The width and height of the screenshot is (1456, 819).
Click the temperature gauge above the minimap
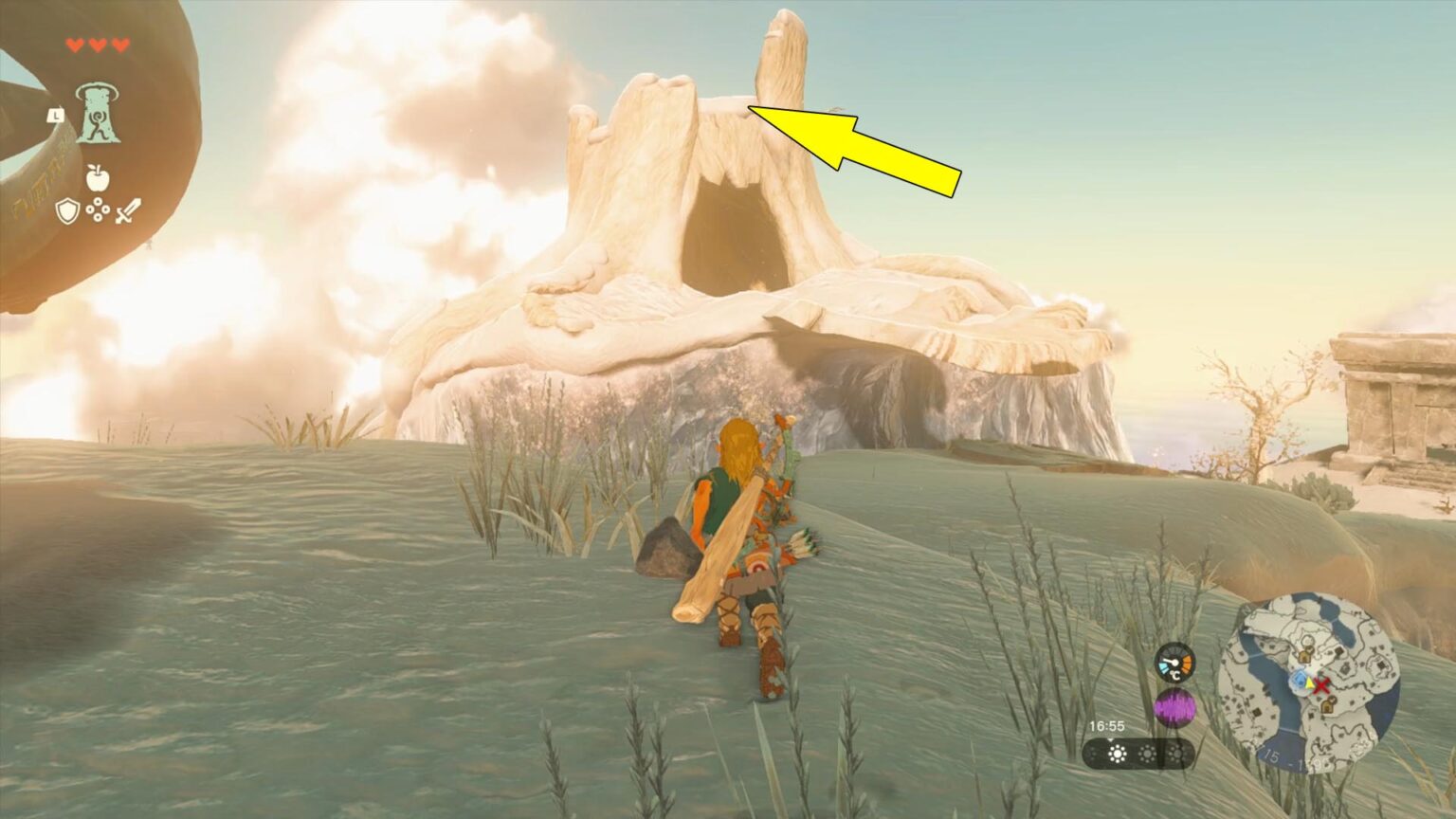coord(1174,662)
